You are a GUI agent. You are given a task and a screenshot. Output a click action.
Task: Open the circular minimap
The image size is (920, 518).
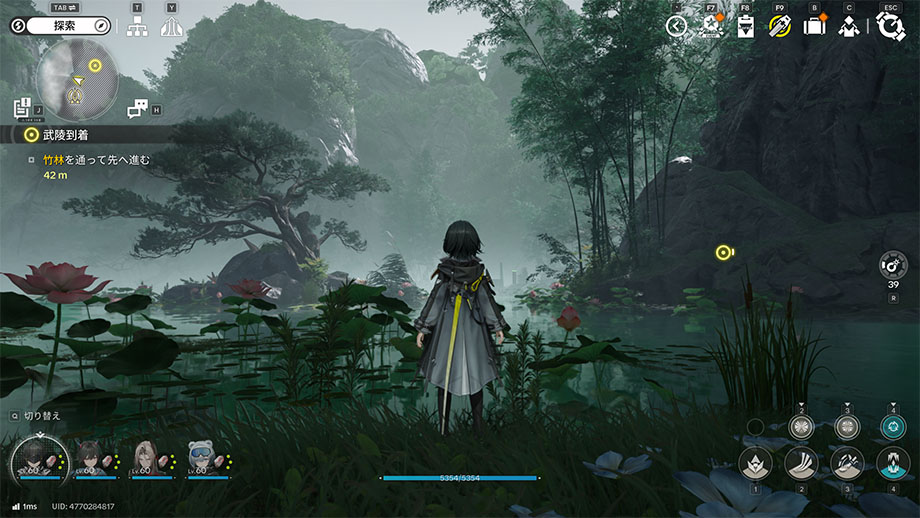[x=77, y=80]
